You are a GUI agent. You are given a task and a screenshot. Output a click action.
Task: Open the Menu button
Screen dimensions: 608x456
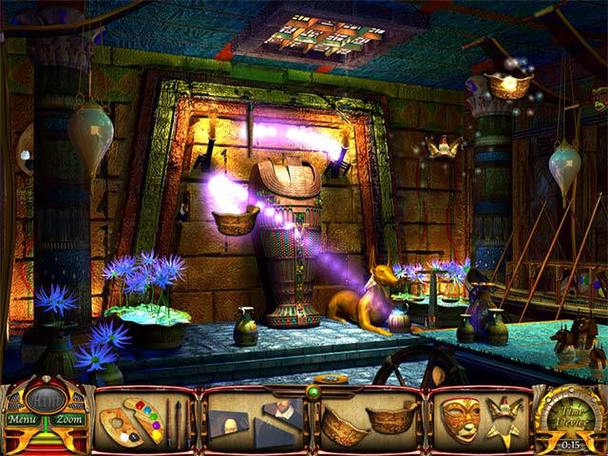[x=22, y=420]
